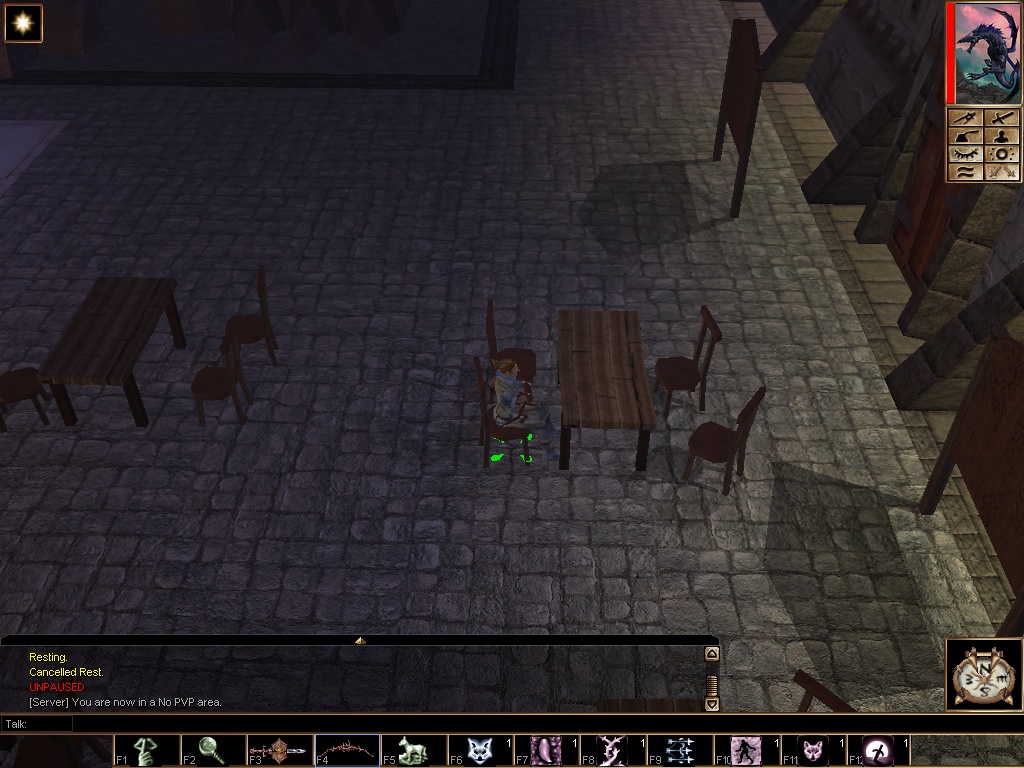Click the dragon character portrait

(985, 53)
